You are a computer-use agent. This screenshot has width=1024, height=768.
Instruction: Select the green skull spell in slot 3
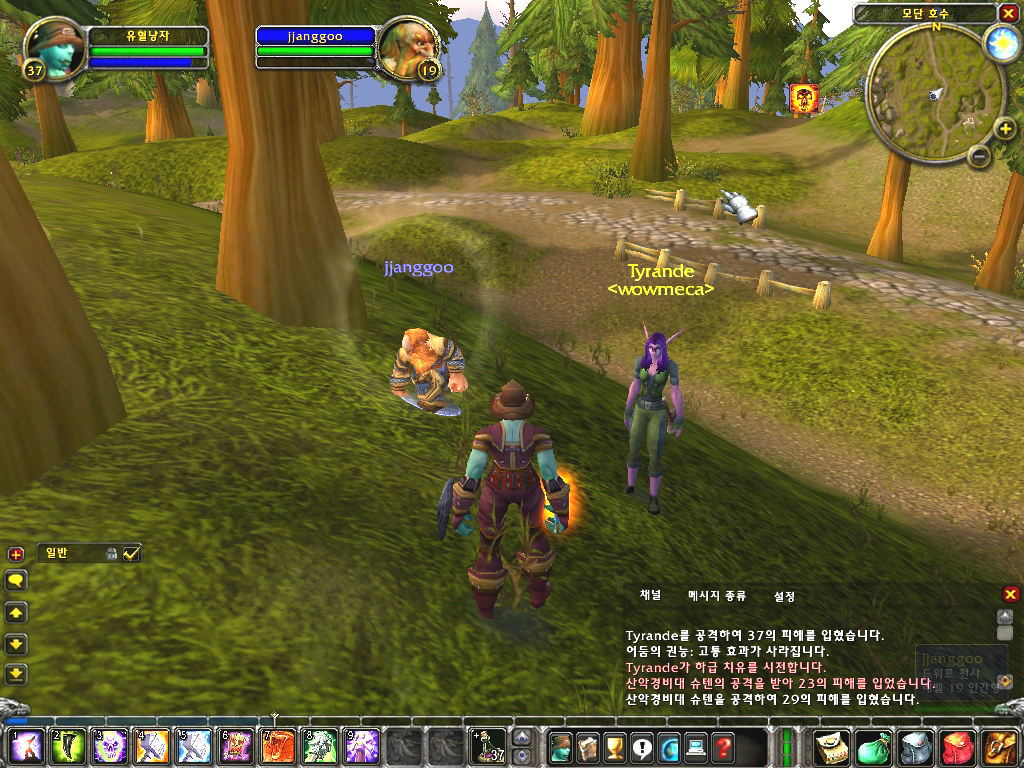[x=109, y=747]
